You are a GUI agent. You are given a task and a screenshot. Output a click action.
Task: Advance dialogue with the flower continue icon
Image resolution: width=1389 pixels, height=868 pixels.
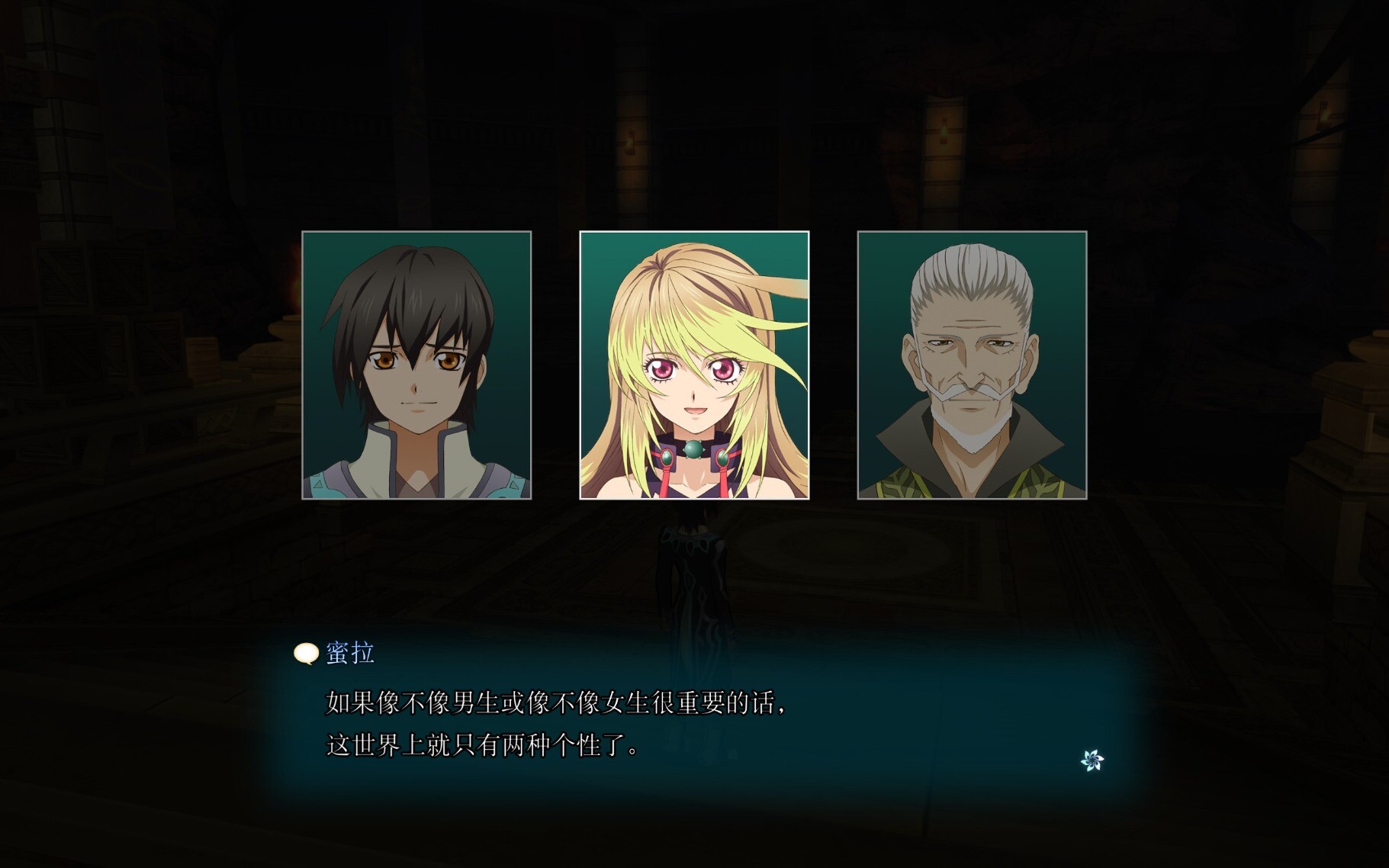pos(1092,760)
